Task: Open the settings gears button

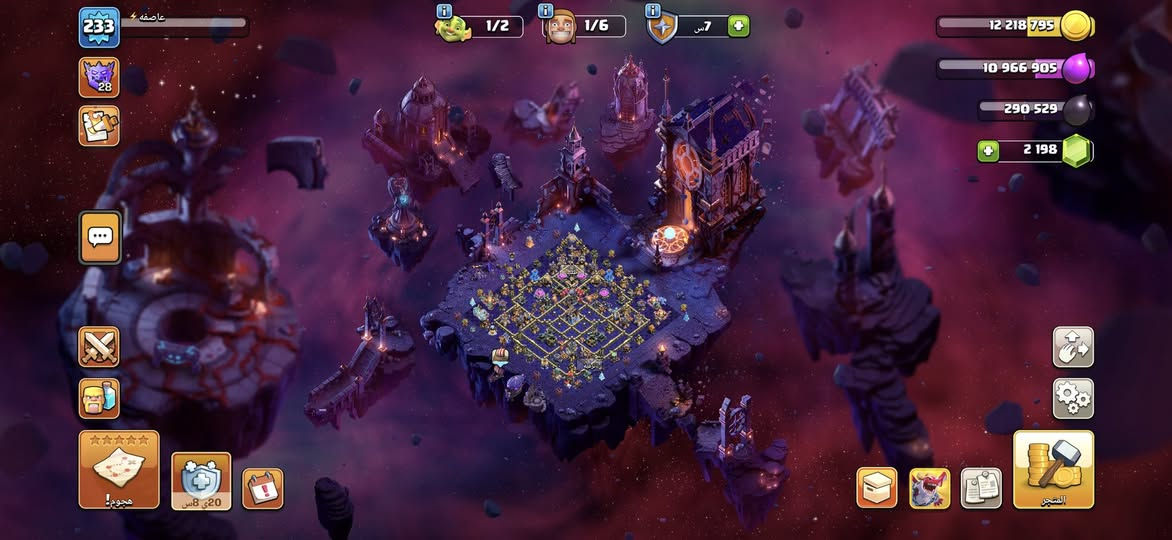Action: [1073, 398]
